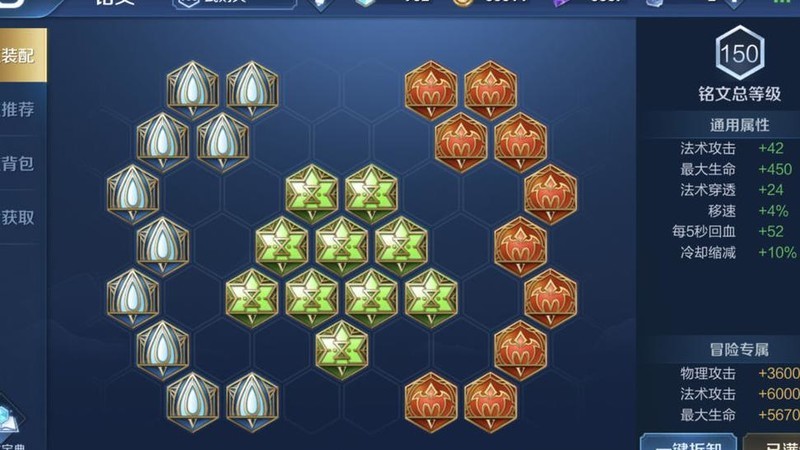Select the bottom-most green rune in the center

click(341, 346)
